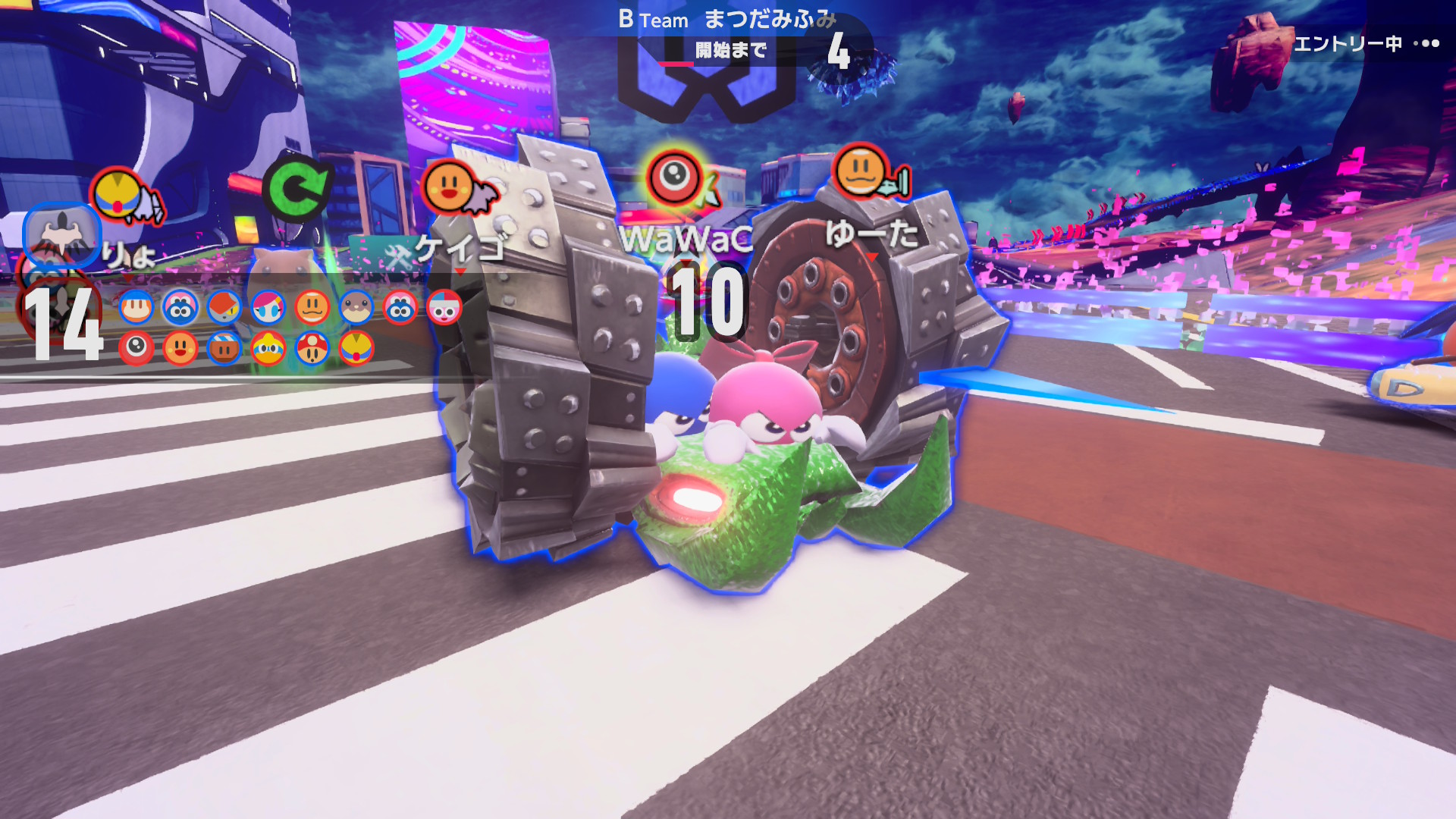The width and height of the screenshot is (1456, 819).
Task: Click the Waddle Doo icon above WaWaC
Action: (673, 177)
